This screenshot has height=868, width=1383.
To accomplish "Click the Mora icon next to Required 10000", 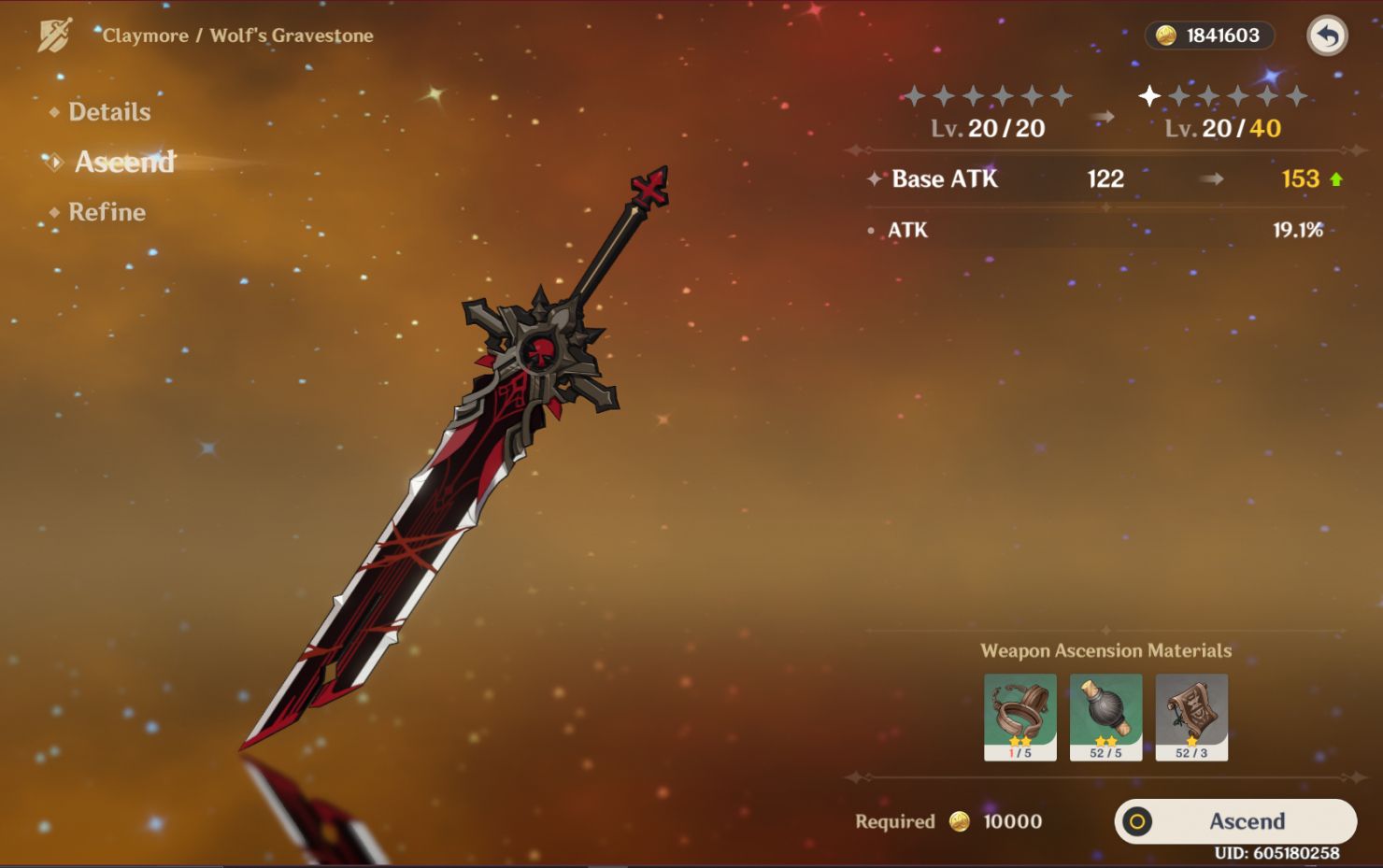I will pyautogui.click(x=959, y=822).
